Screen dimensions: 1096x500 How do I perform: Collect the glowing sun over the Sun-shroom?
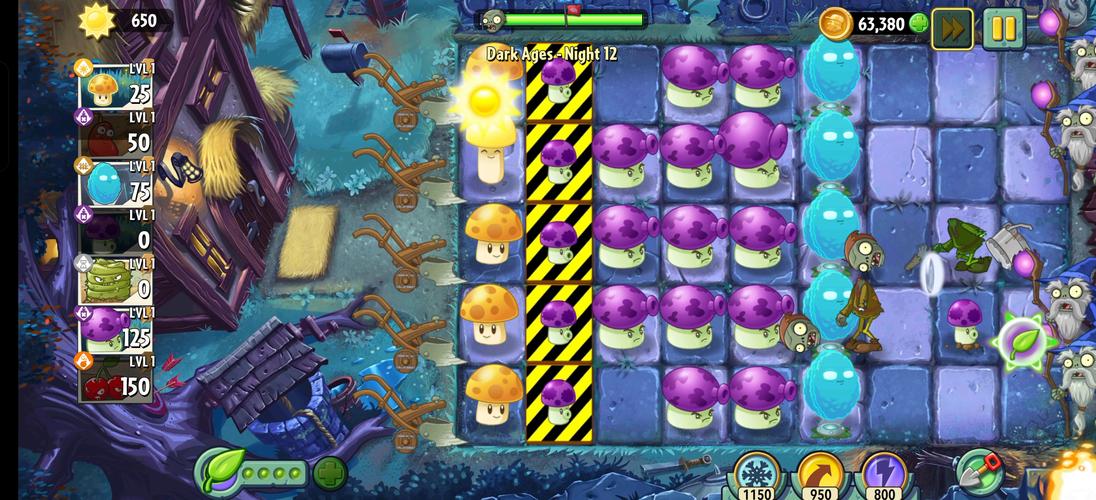pyautogui.click(x=485, y=97)
